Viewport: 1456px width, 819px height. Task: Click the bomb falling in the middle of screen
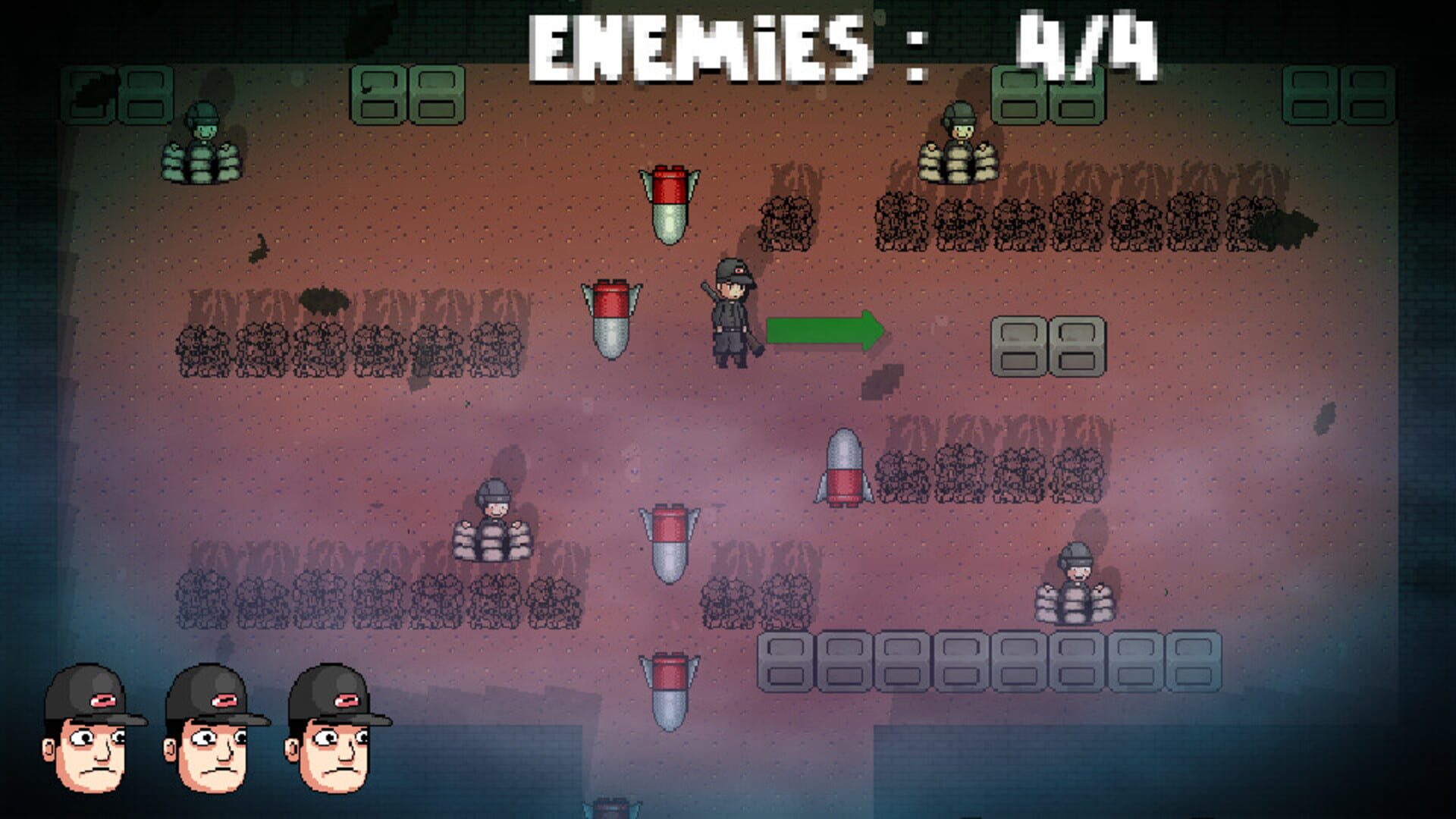click(669, 546)
